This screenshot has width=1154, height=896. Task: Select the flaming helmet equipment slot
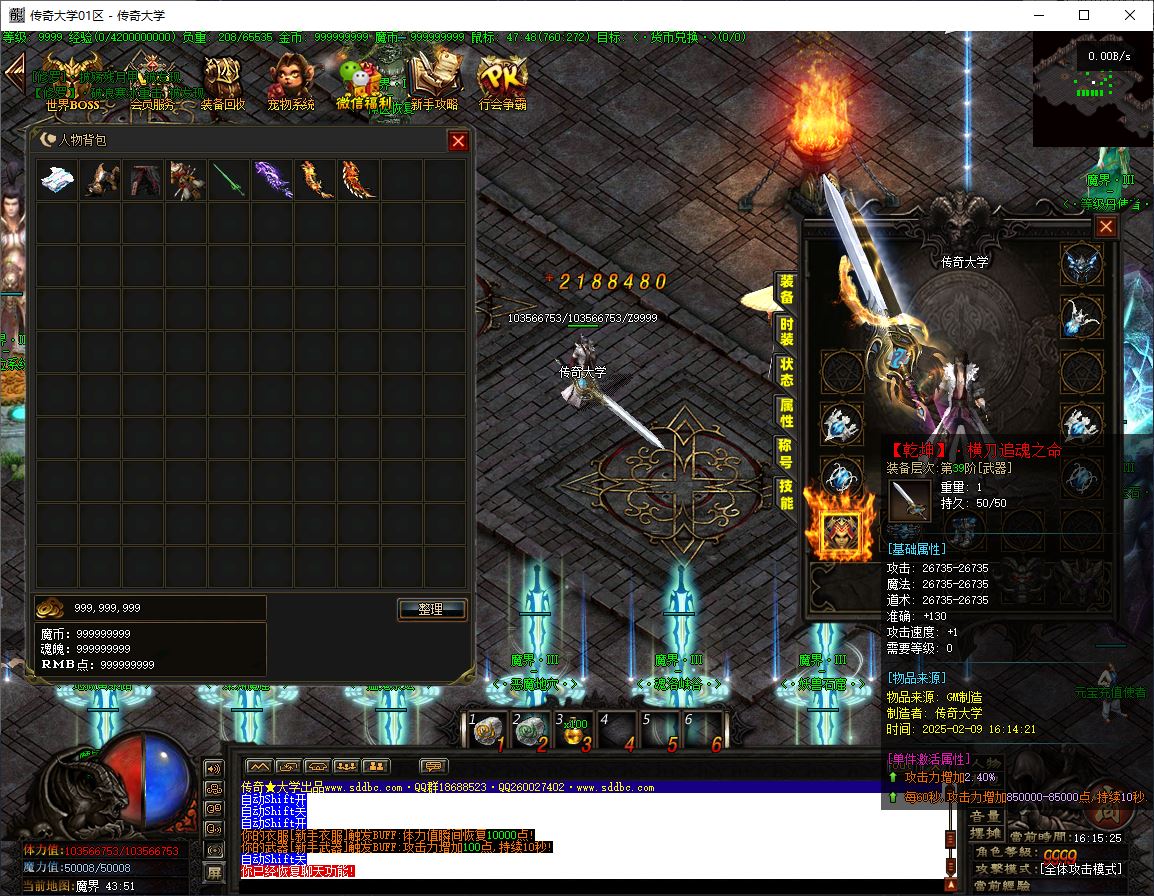(840, 533)
